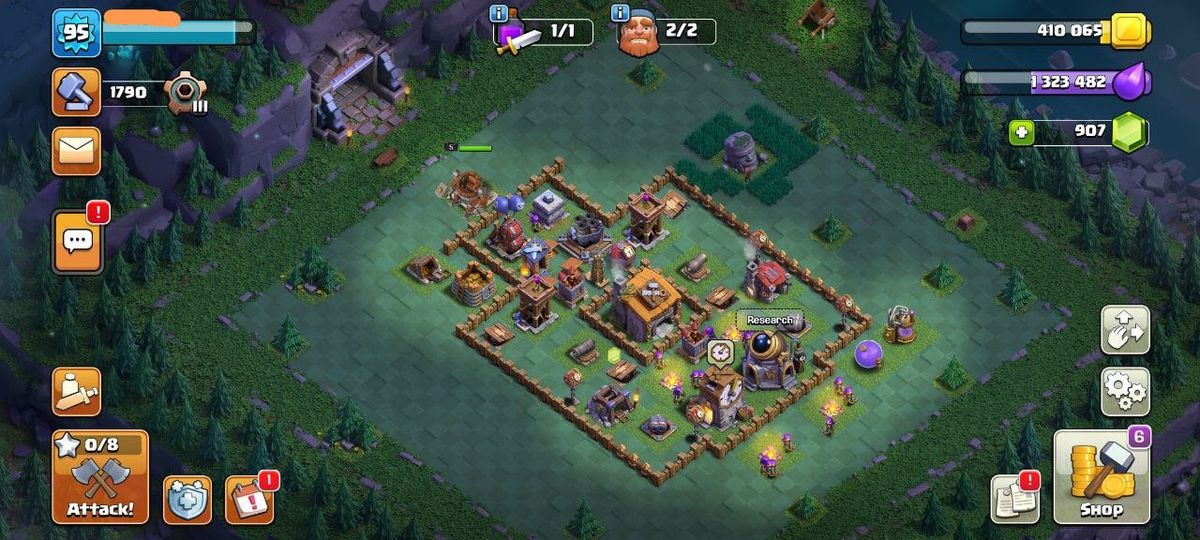Open the hammer trophy league icon
The height and width of the screenshot is (540, 1200).
pos(76,93)
